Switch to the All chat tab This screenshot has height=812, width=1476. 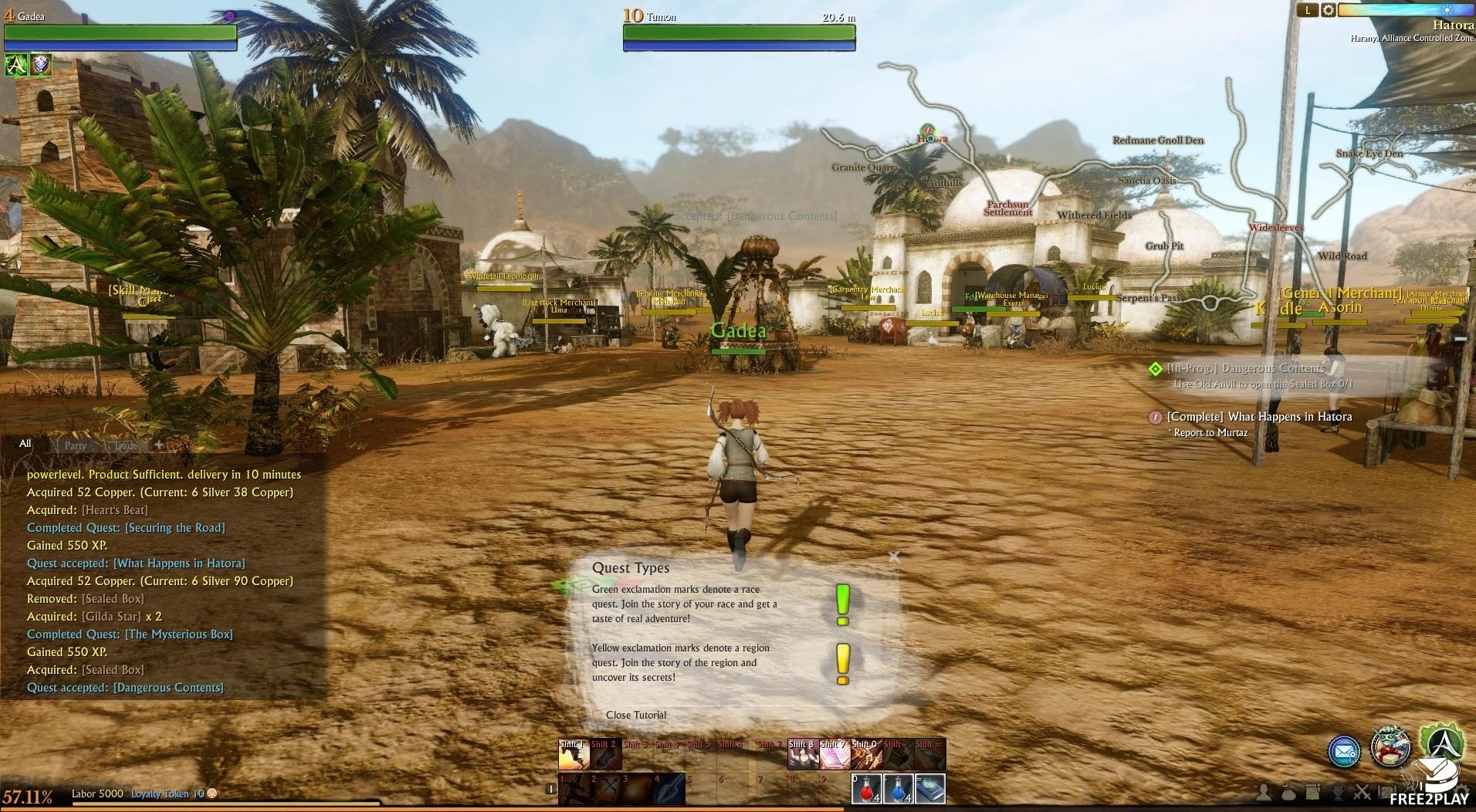25,444
